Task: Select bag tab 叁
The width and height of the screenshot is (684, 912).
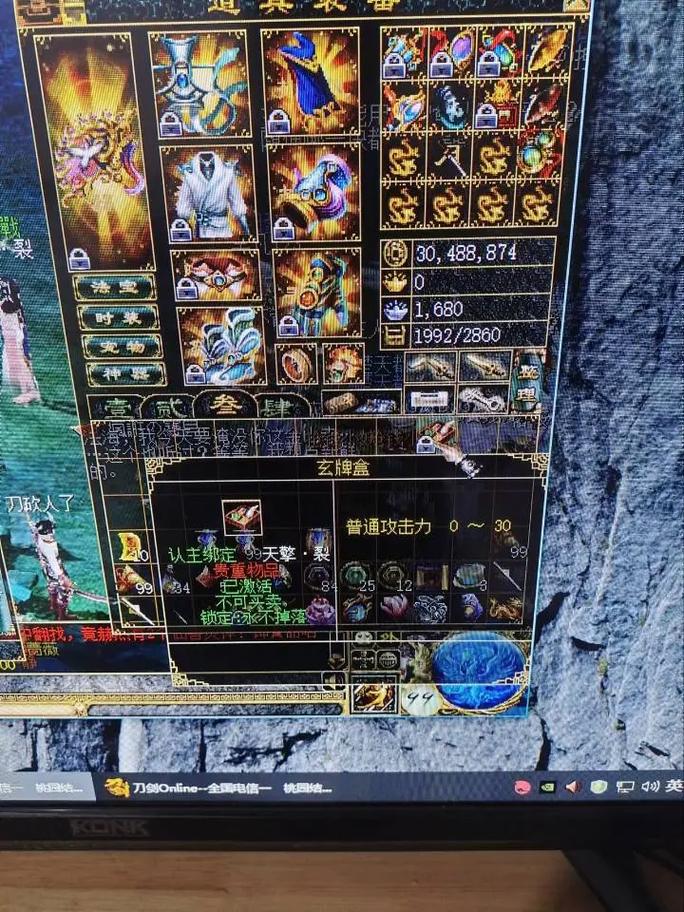Action: click(x=217, y=405)
